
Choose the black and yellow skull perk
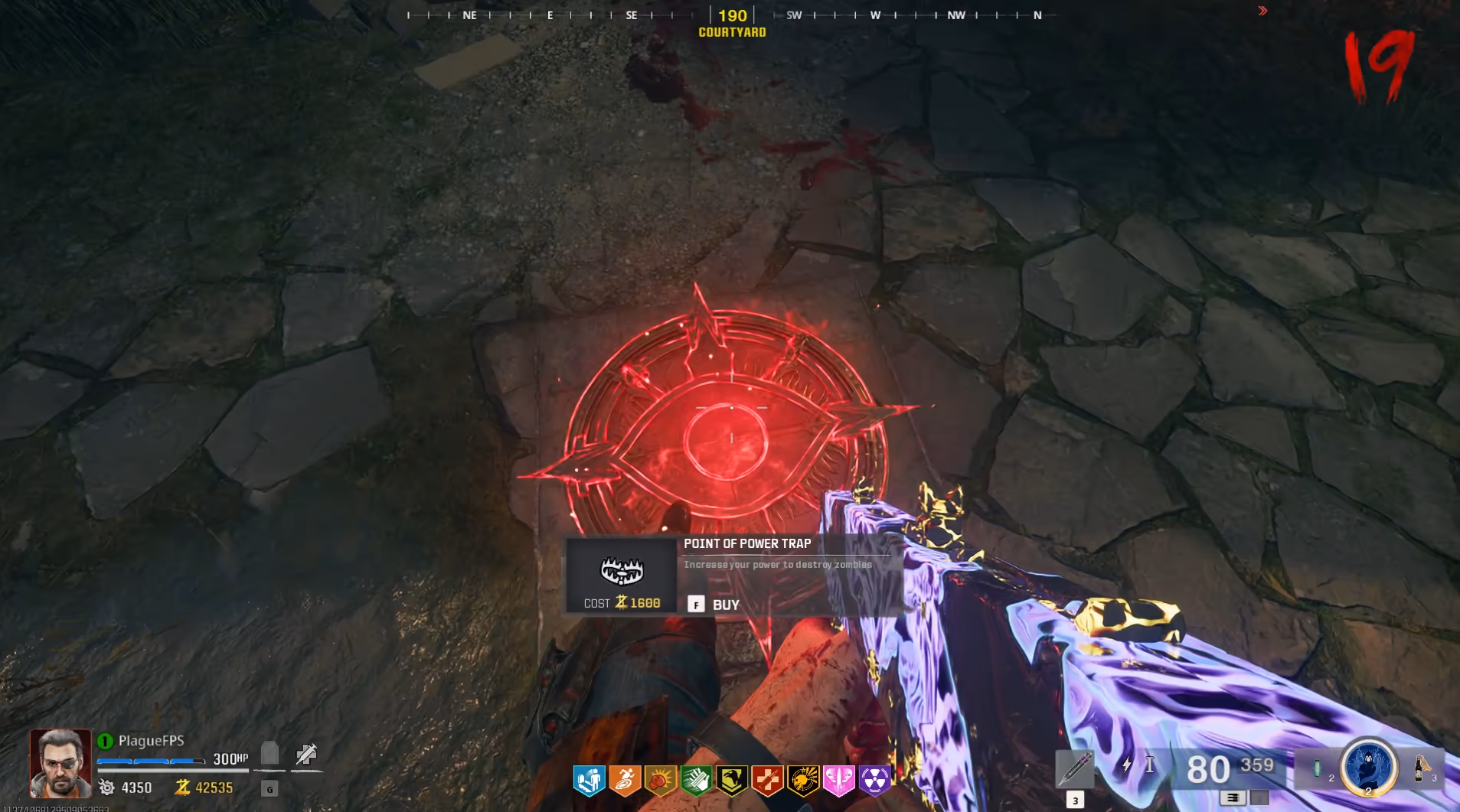(803, 781)
